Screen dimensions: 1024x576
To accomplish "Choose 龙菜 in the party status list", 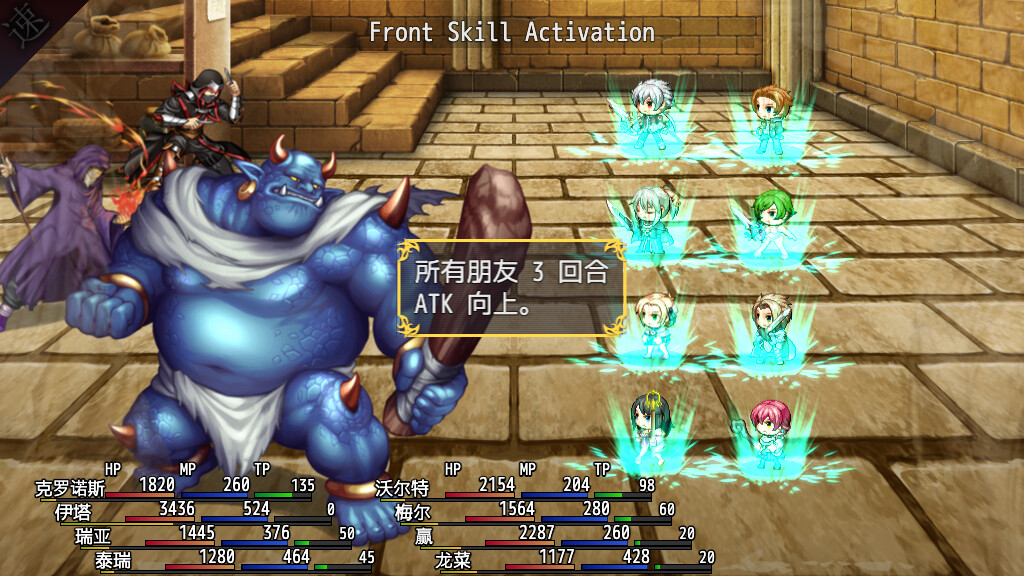I will [453, 560].
